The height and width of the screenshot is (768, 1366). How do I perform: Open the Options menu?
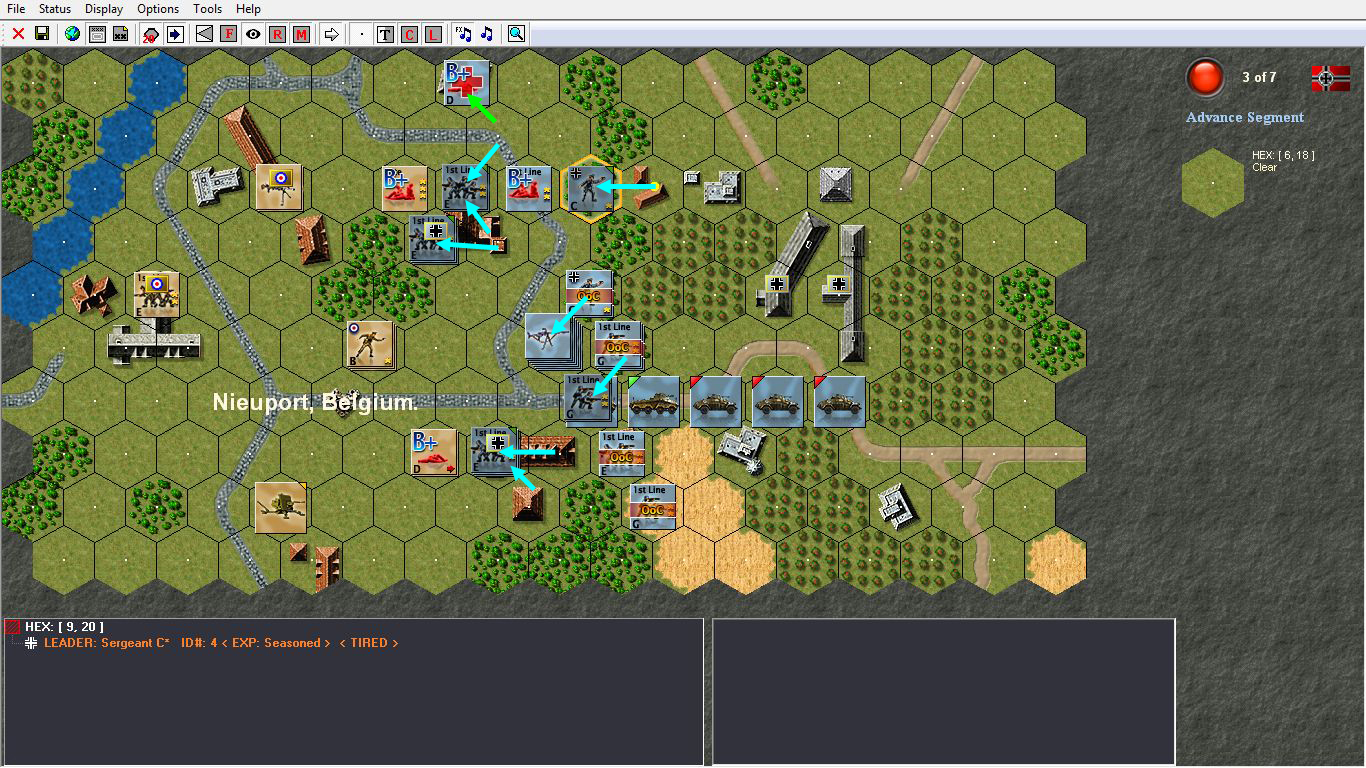click(x=157, y=8)
